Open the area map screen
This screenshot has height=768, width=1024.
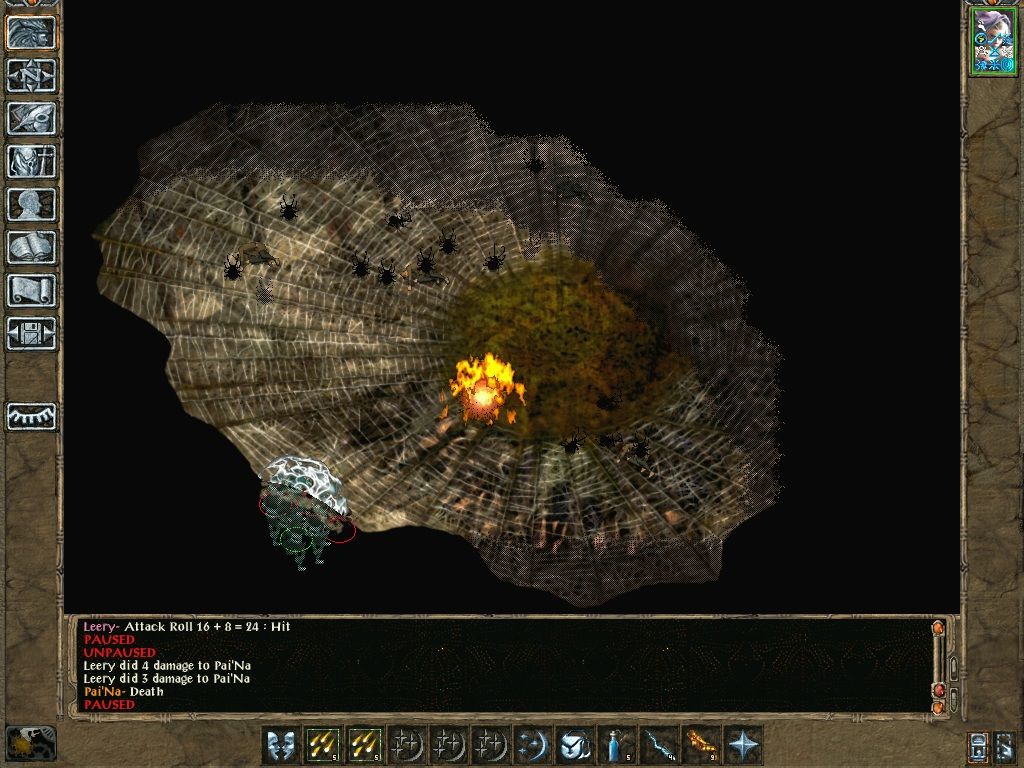click(x=32, y=75)
